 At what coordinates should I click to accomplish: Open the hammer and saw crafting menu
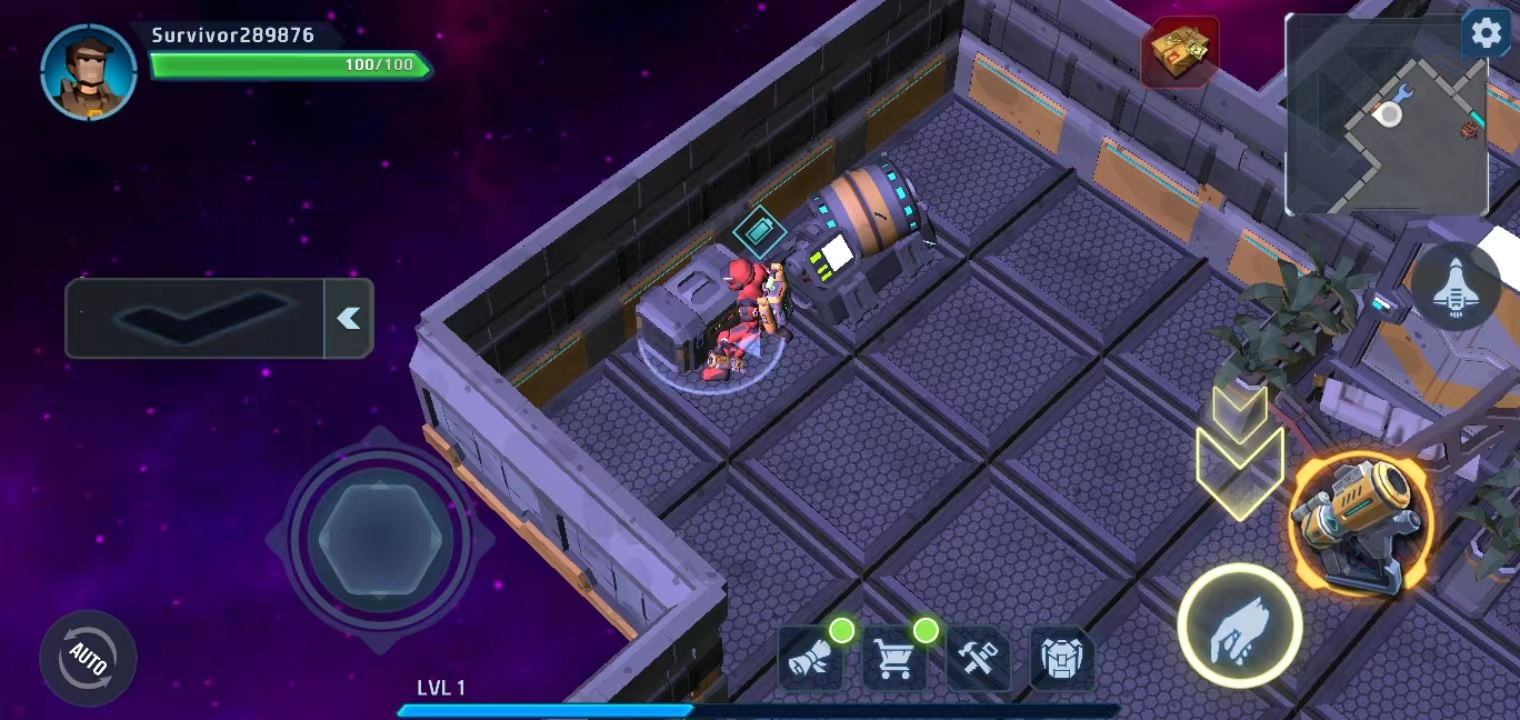tap(978, 659)
